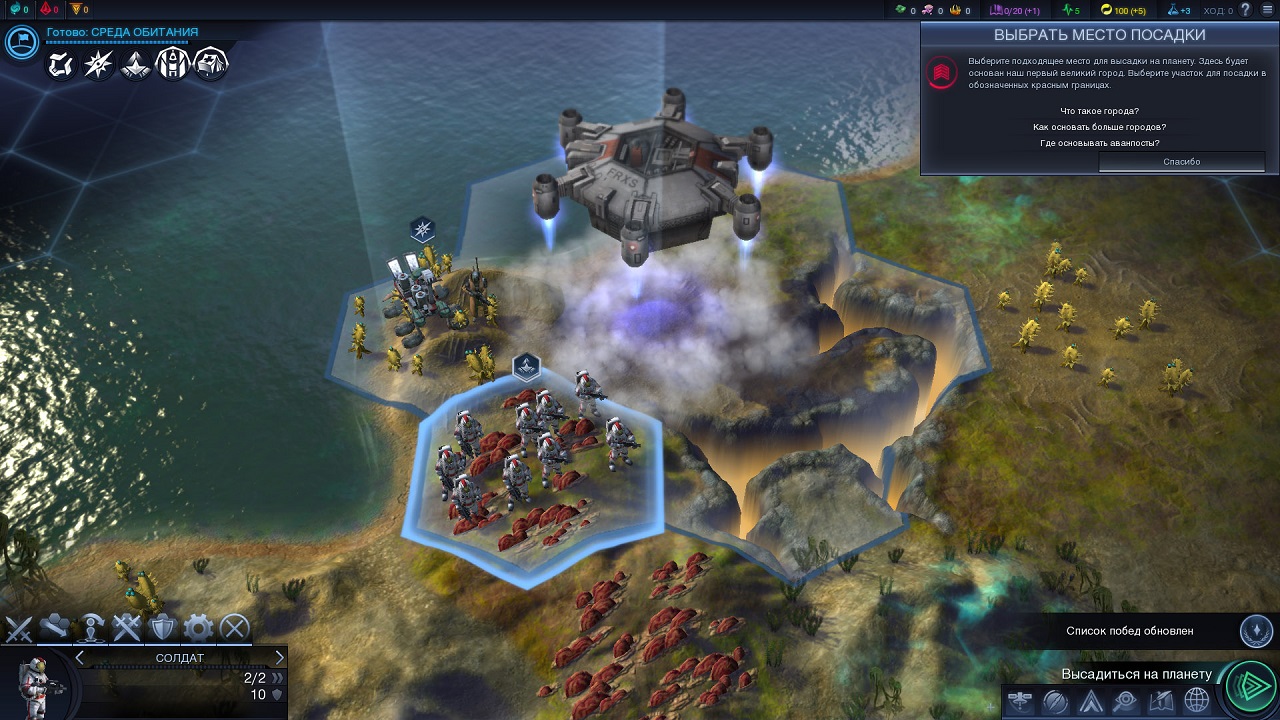Activate the hex arrow move unit action
Screen dimensions: 1280x720
point(55,628)
